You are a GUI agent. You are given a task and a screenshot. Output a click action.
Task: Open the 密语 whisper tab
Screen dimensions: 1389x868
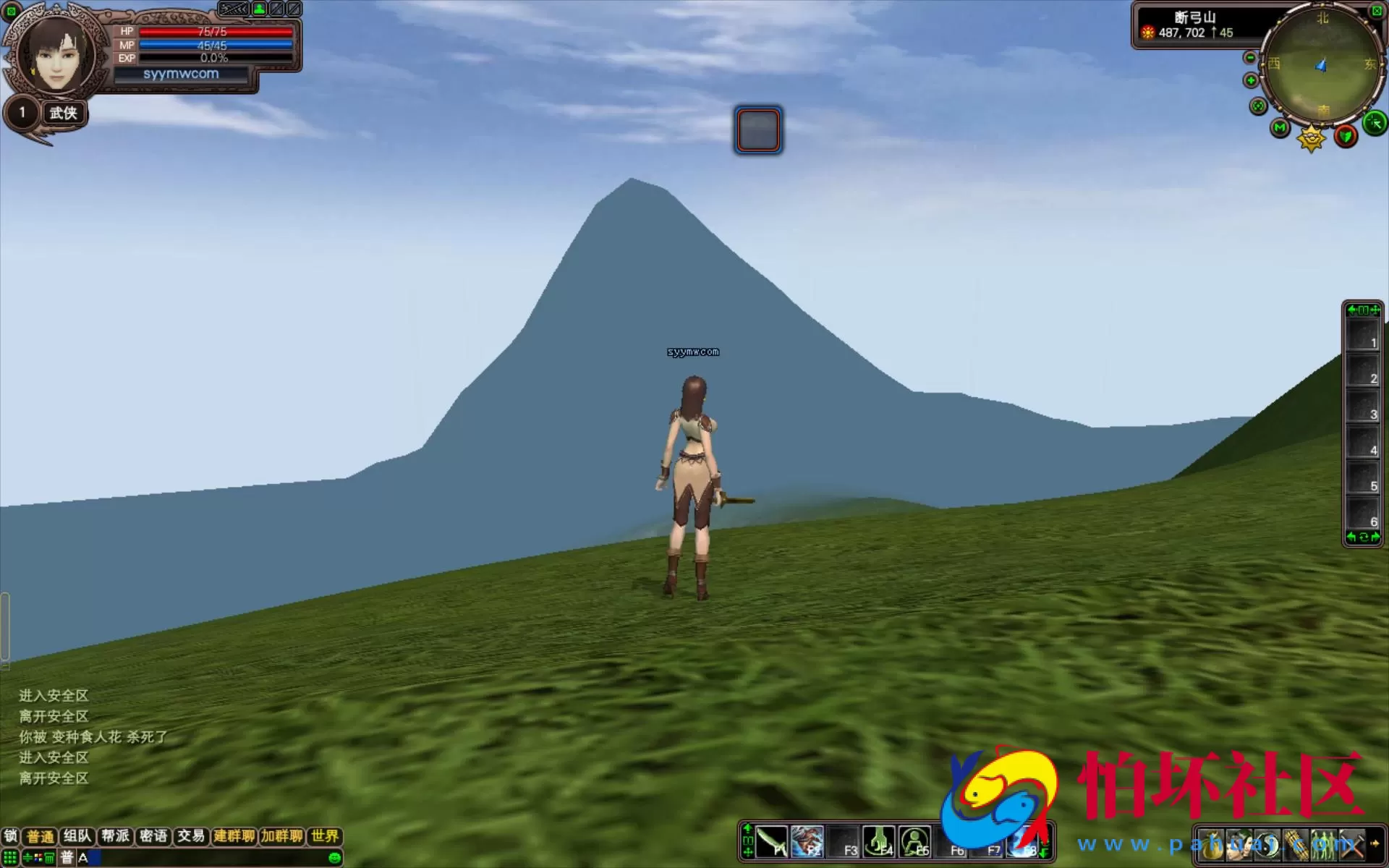pos(153,836)
